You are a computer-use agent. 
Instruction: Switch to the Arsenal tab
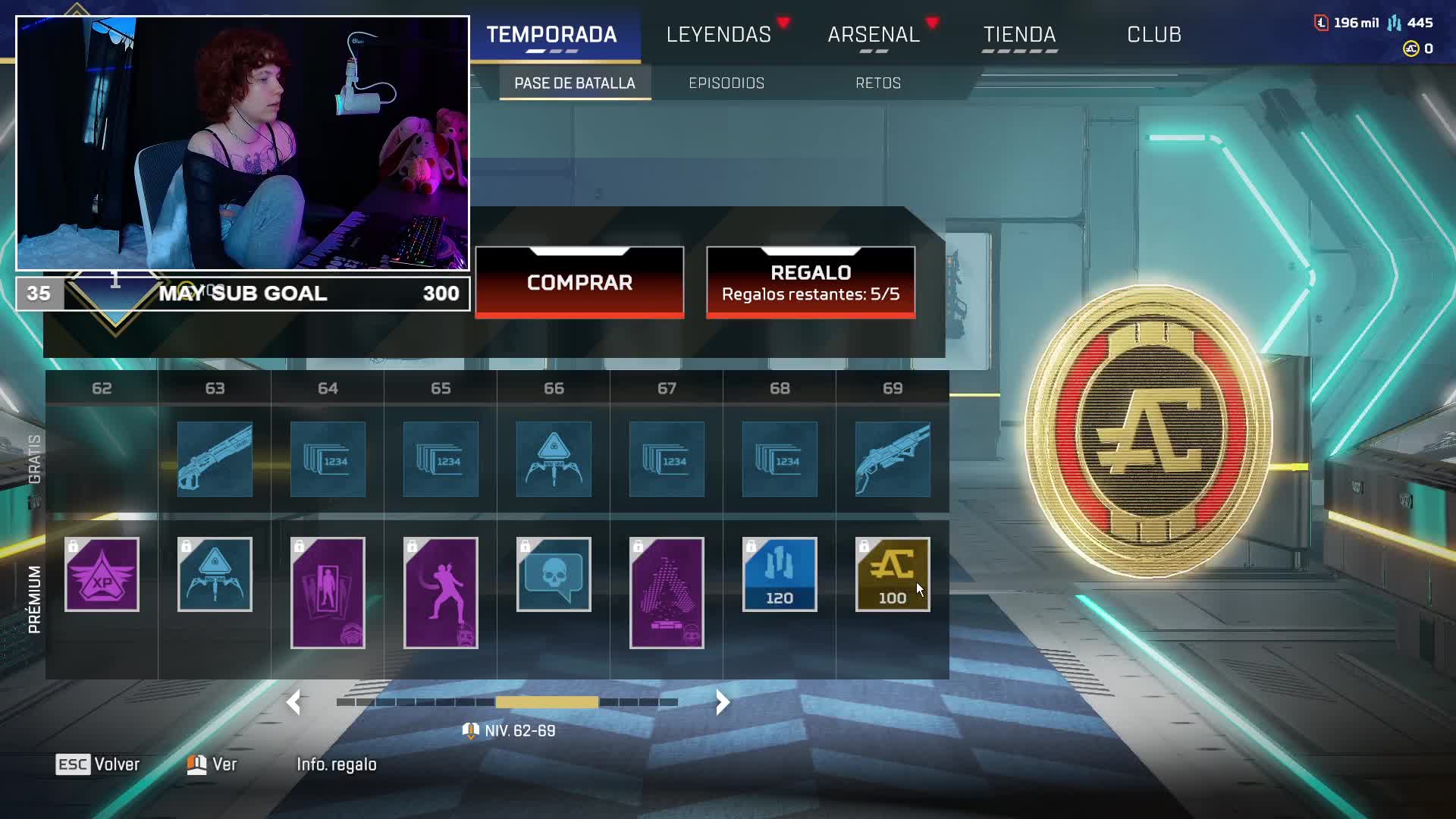pyautogui.click(x=874, y=35)
